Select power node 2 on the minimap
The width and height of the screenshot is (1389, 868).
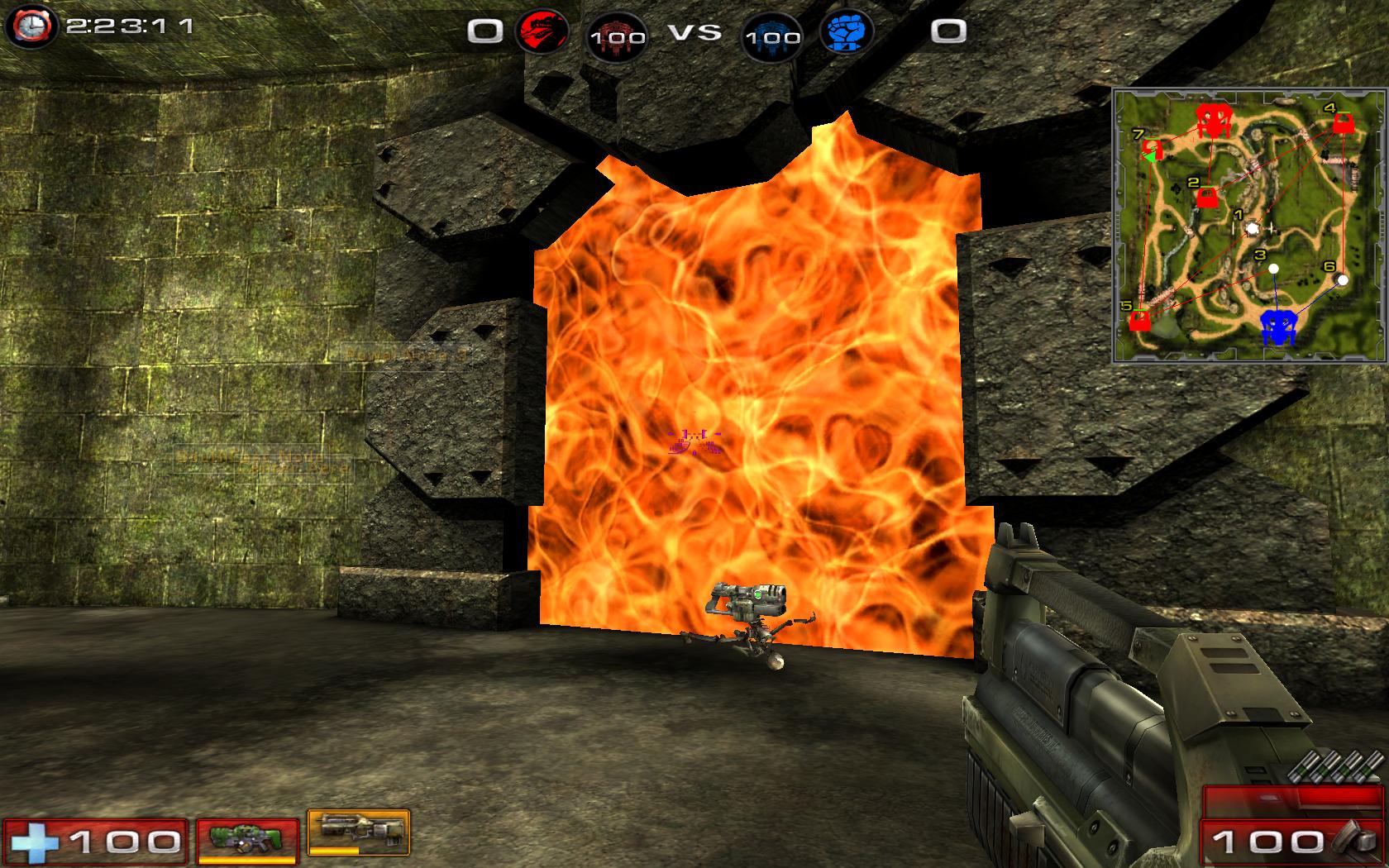(x=1207, y=198)
